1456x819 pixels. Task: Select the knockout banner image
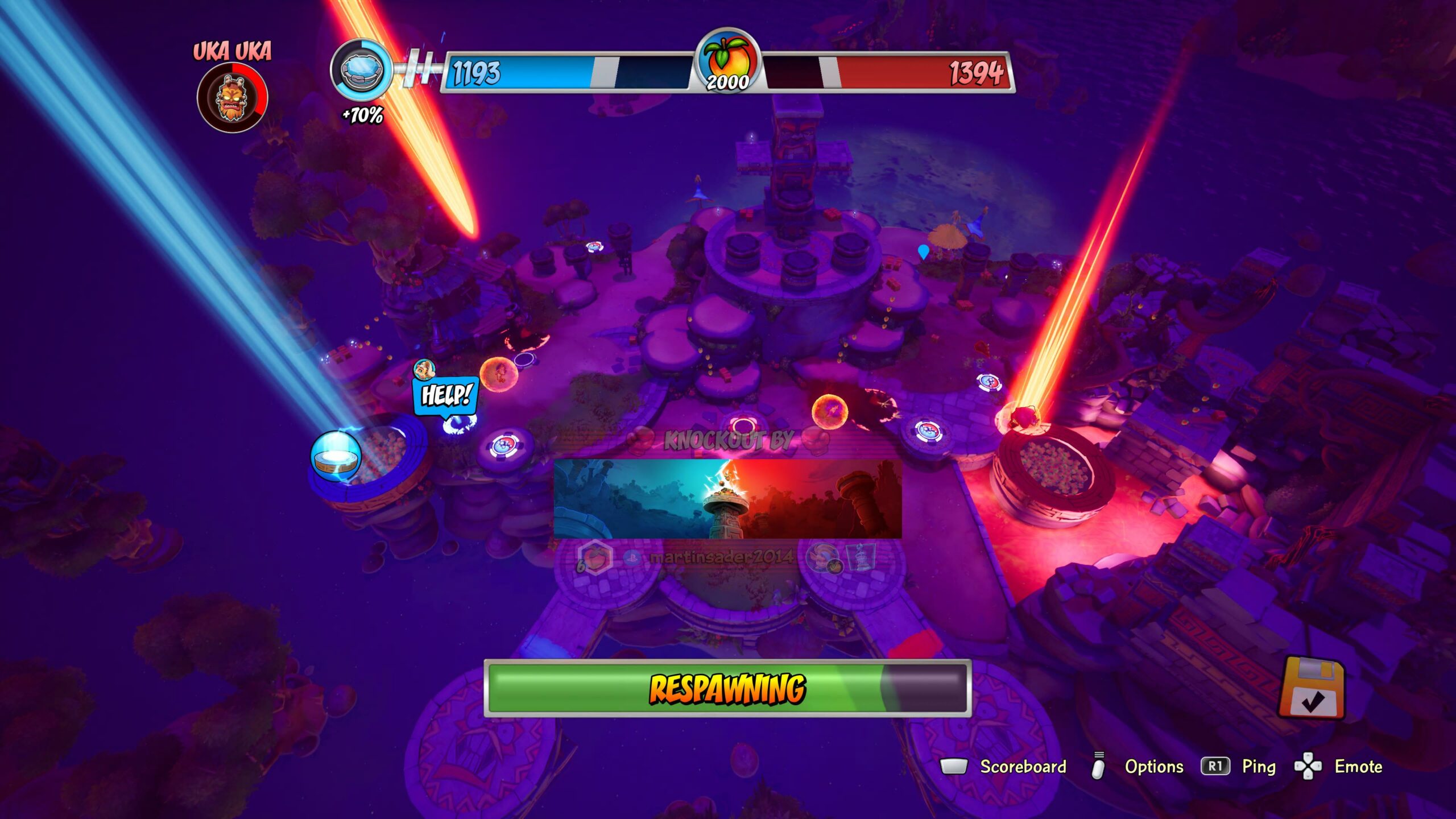point(727,499)
